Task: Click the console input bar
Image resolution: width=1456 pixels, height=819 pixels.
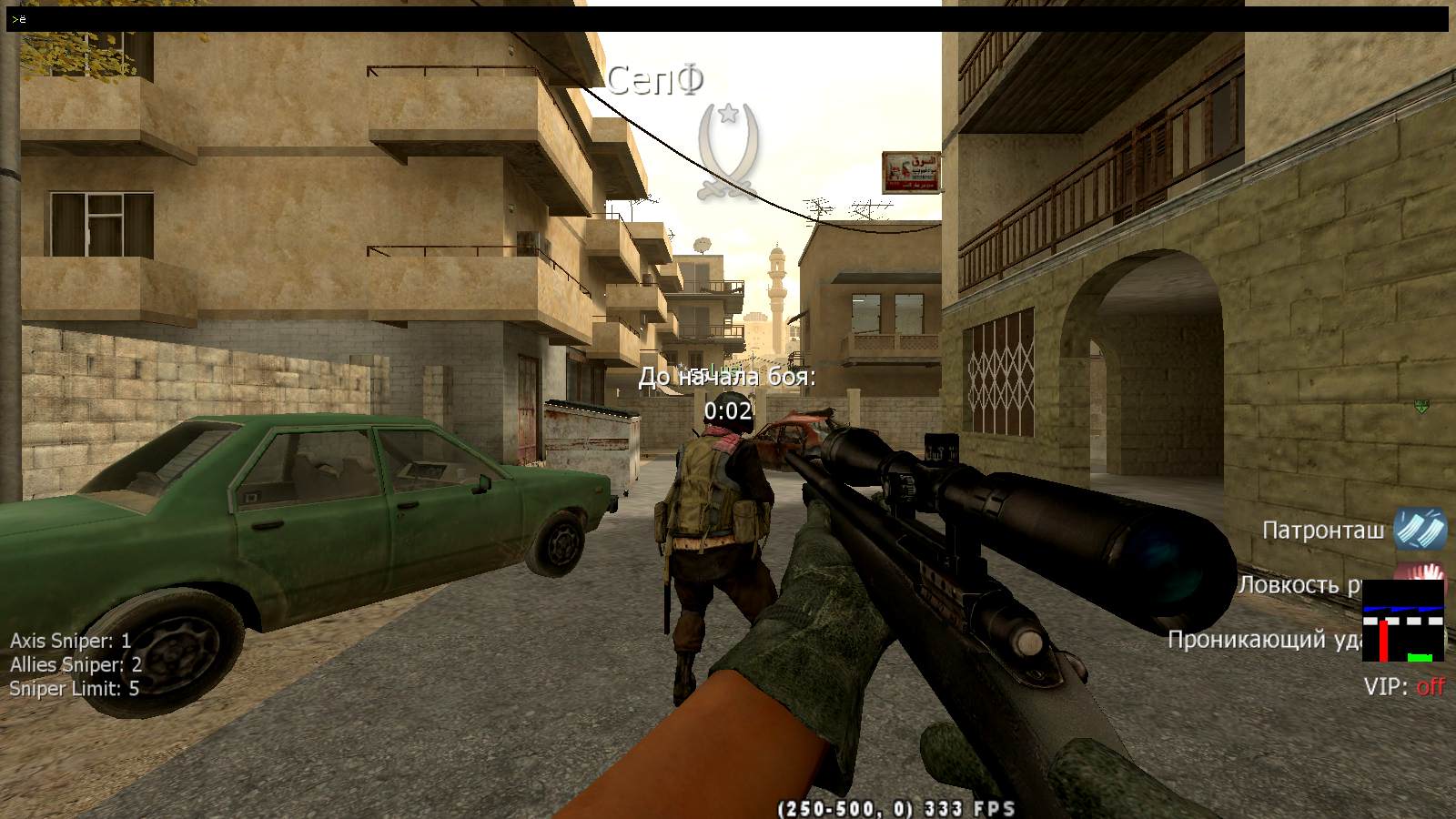Action: 728,19
